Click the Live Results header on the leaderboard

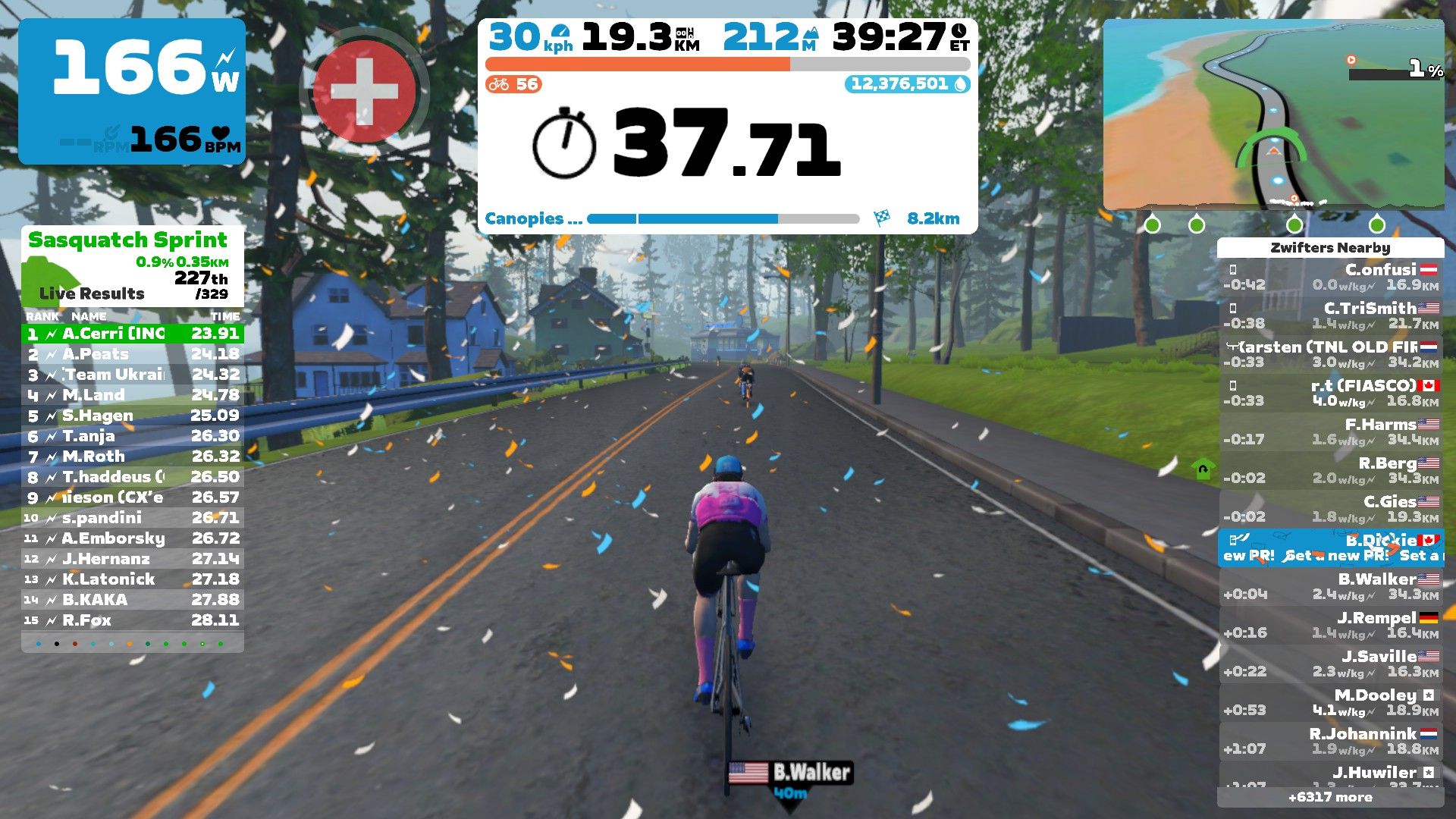(x=91, y=294)
